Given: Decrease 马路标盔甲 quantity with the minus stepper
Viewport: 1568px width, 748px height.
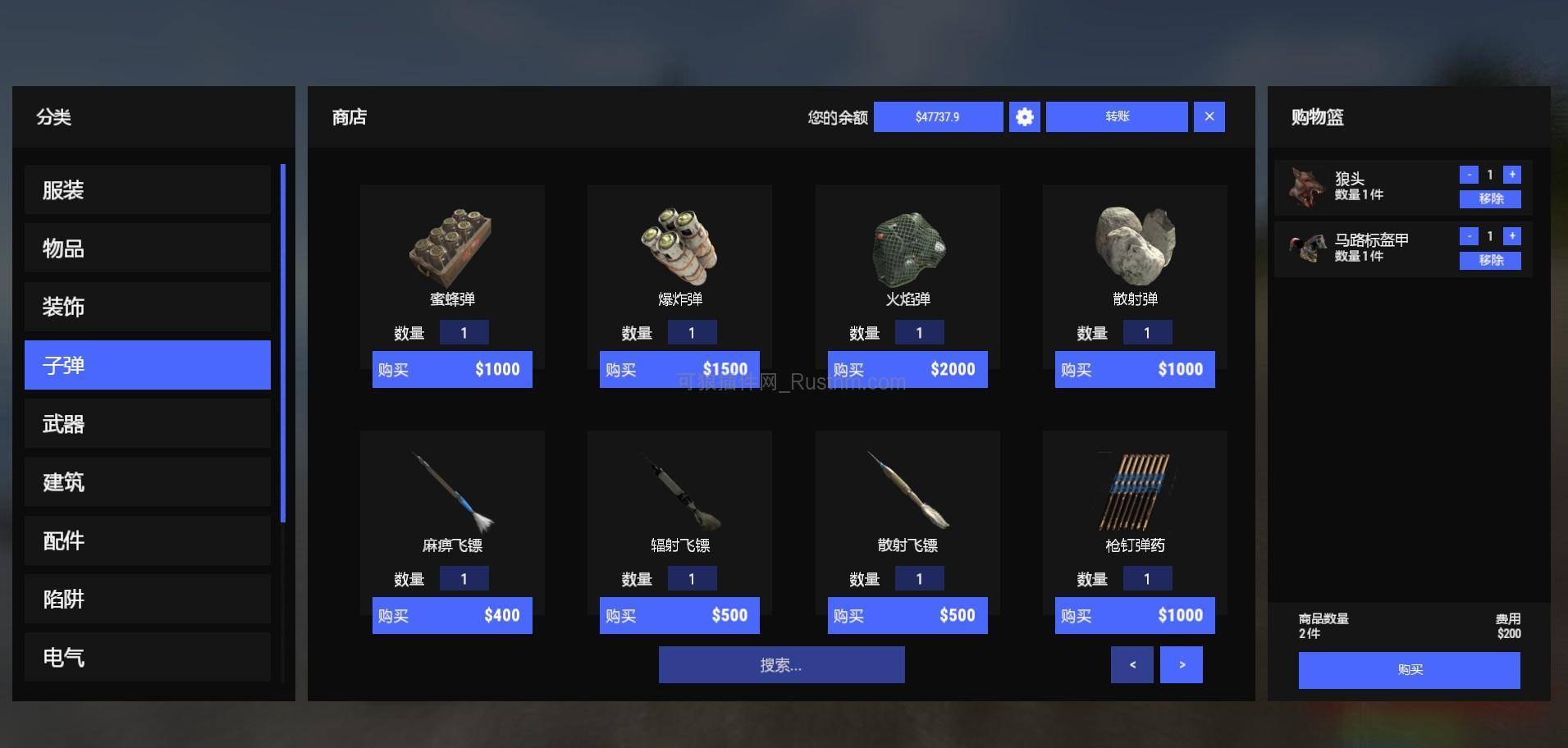Looking at the screenshot, I should pos(1468,235).
